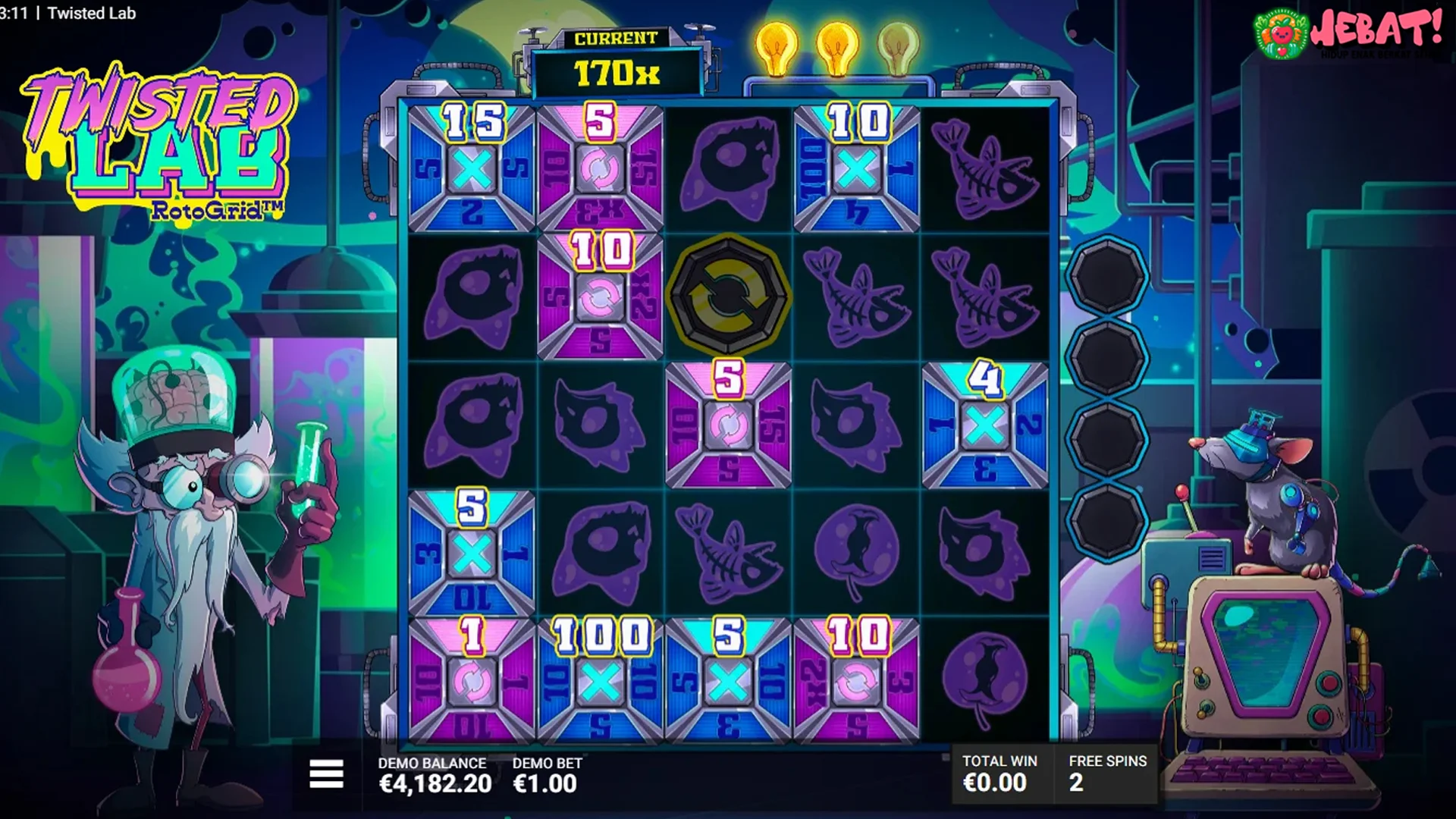Click the 15x multiplier tile
The height and width of the screenshot is (819, 1456).
tap(471, 165)
